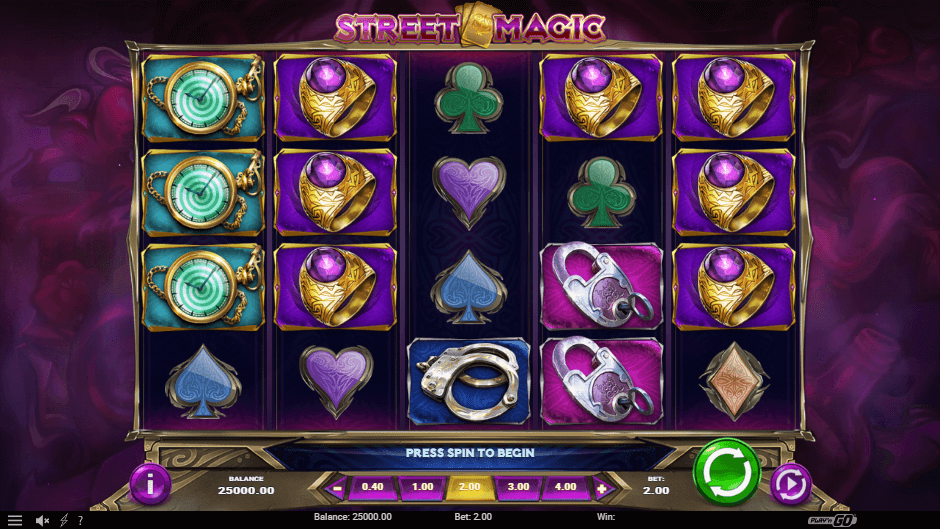Increase the bet with the plus button
Viewport: 940px width, 529px height.
point(602,489)
